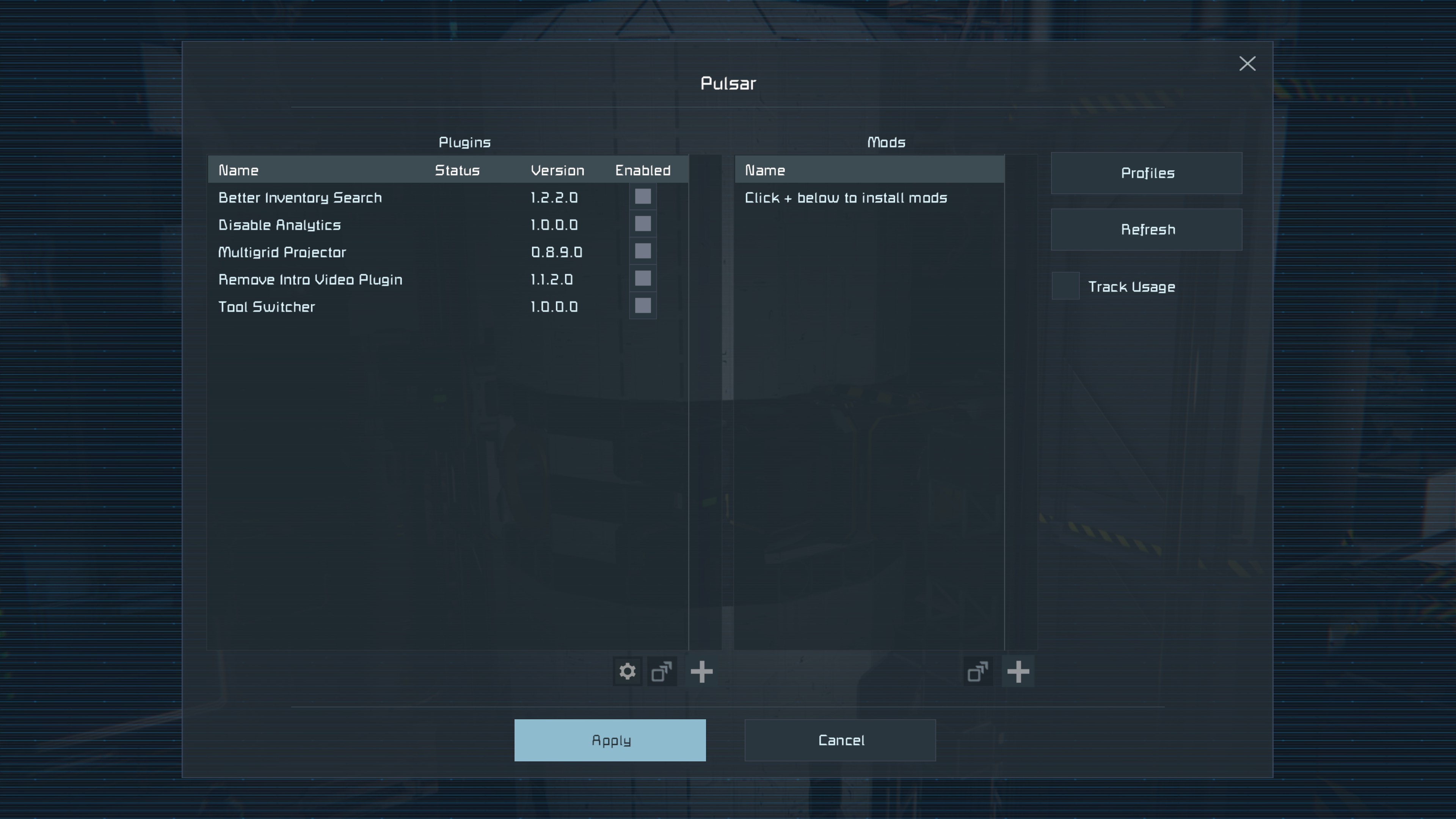Sort plugins by the Version column header
This screenshot has height=819, width=1456.
(557, 170)
